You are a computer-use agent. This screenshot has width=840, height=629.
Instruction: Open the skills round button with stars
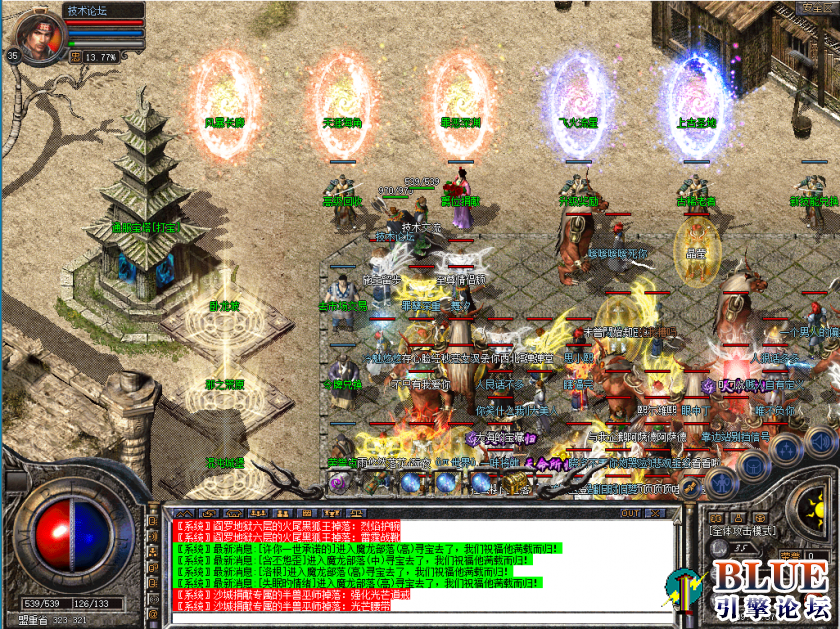786,447
